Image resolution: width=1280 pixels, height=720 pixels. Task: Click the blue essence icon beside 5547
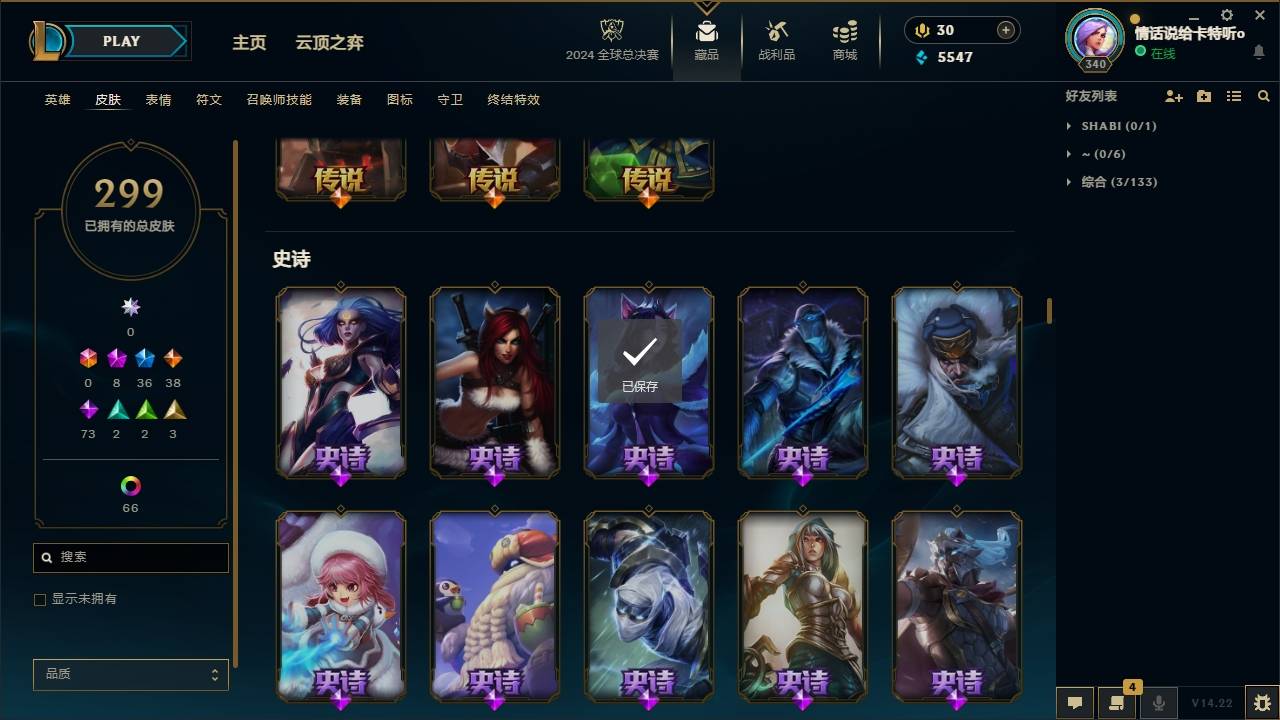click(x=919, y=57)
